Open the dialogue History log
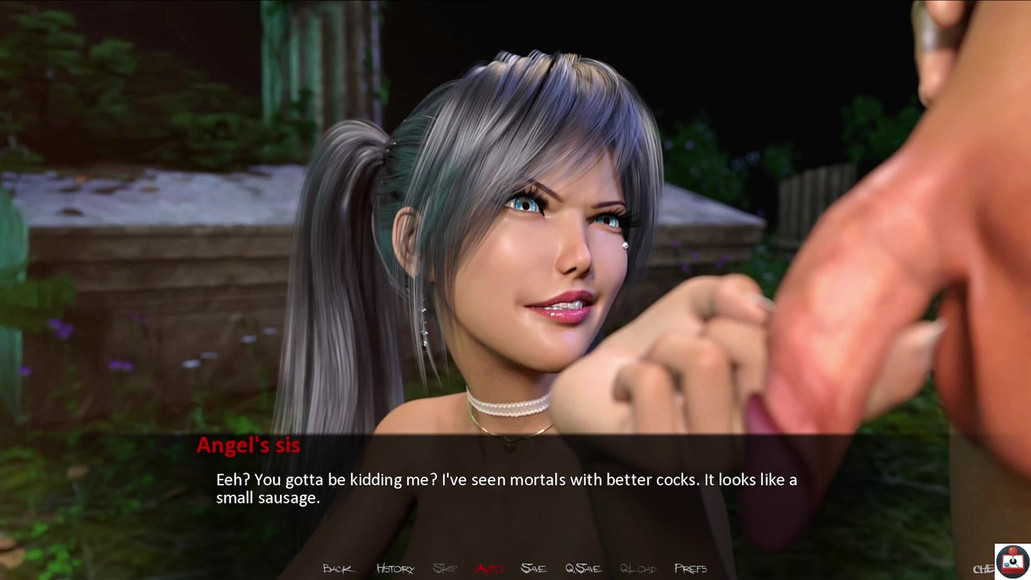This screenshot has width=1031, height=580. (395, 569)
